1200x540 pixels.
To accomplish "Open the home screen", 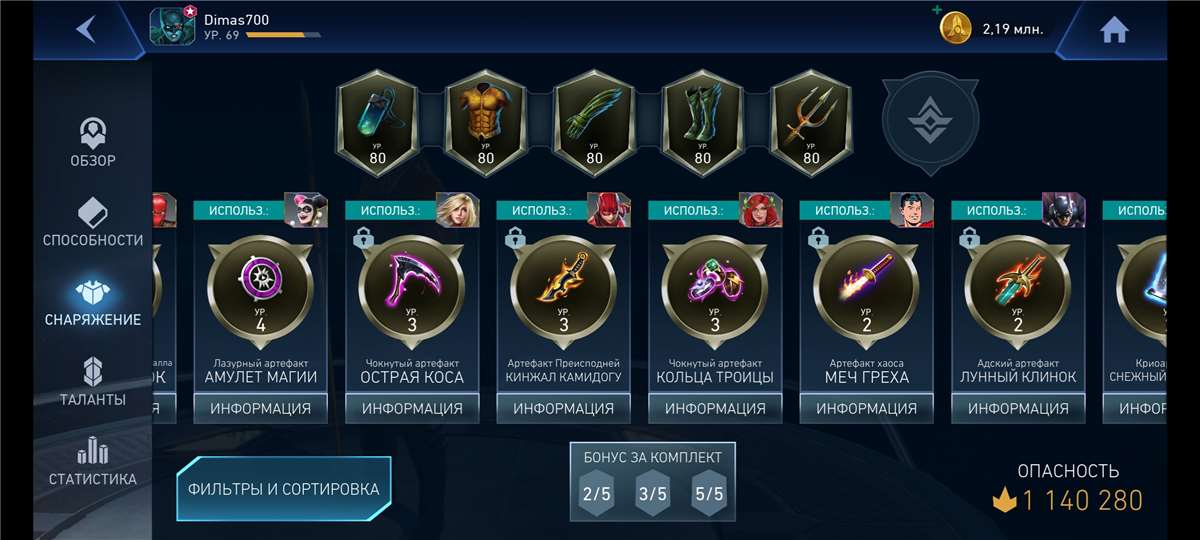I will 1114,30.
